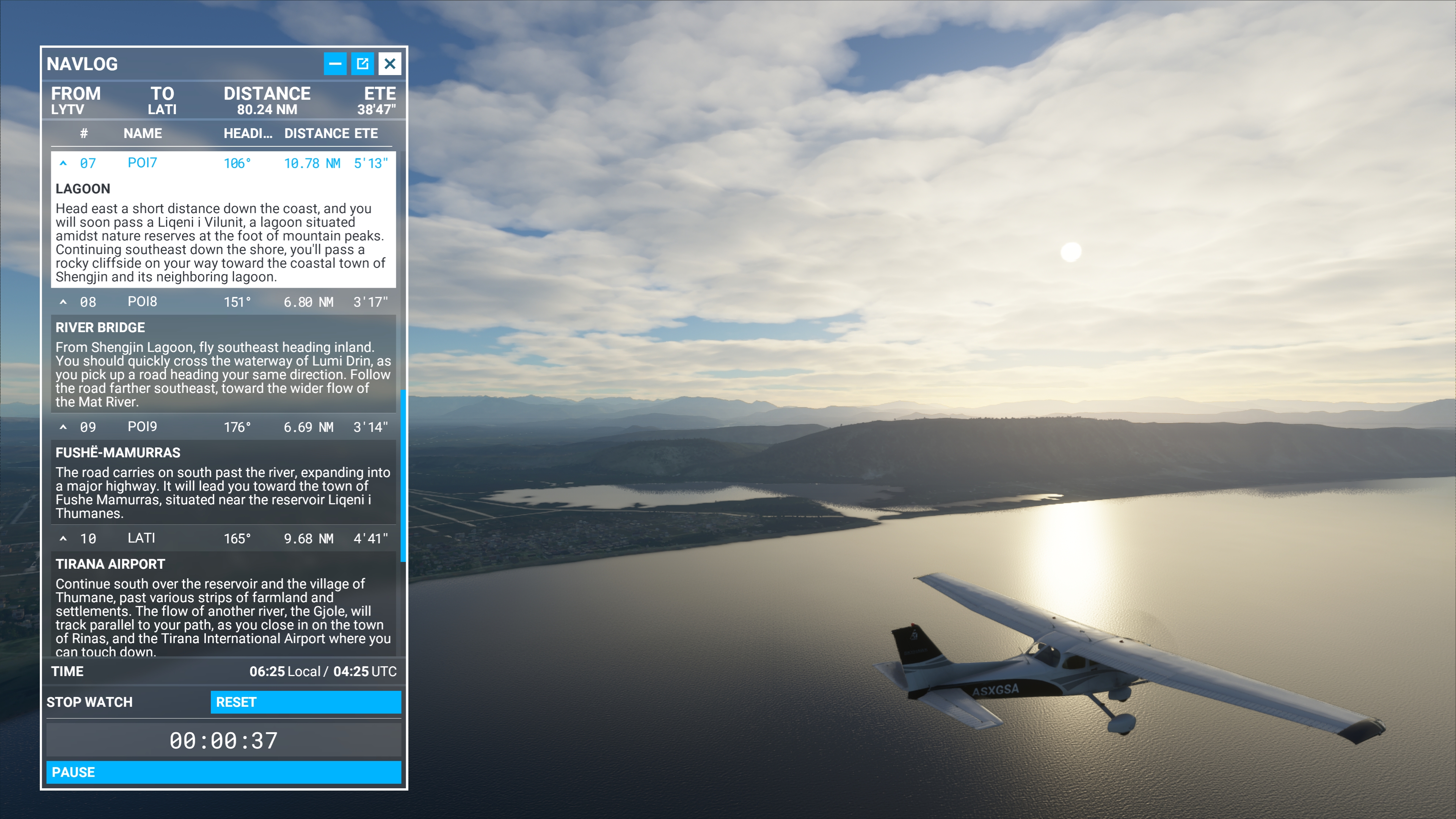This screenshot has width=1456, height=819.
Task: Minimize the Navlog panel
Action: pyautogui.click(x=335, y=63)
